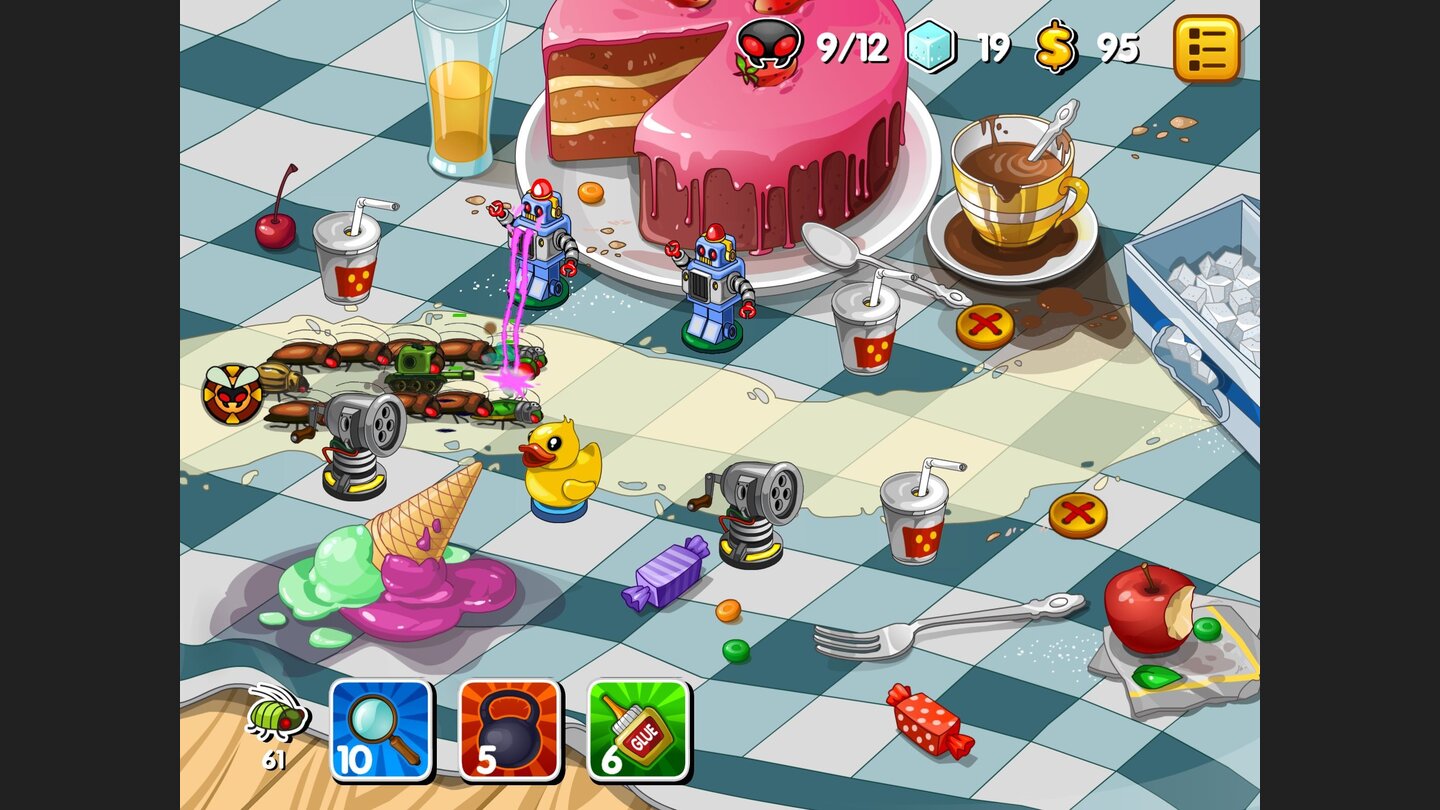This screenshot has height=810, width=1440.
Task: Click the orange X marker near the sugar box
Action: [x=985, y=326]
